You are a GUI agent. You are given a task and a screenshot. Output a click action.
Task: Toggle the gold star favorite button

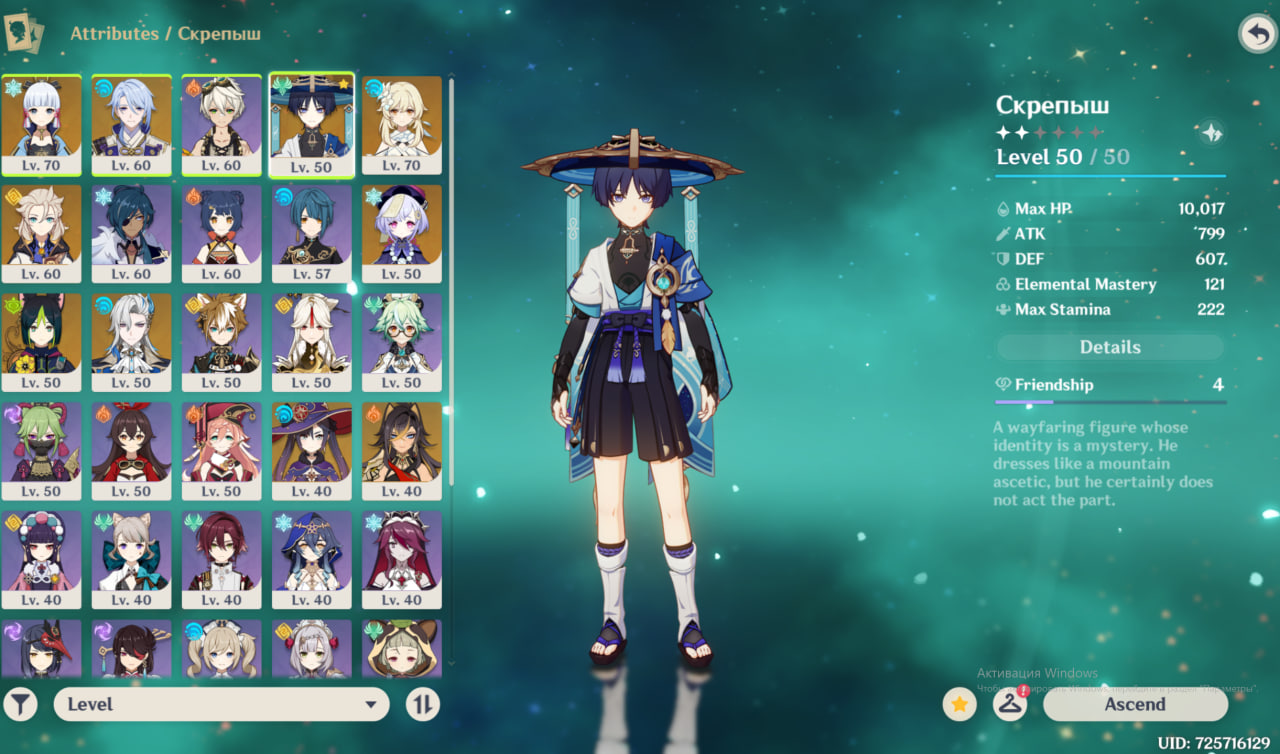[959, 704]
